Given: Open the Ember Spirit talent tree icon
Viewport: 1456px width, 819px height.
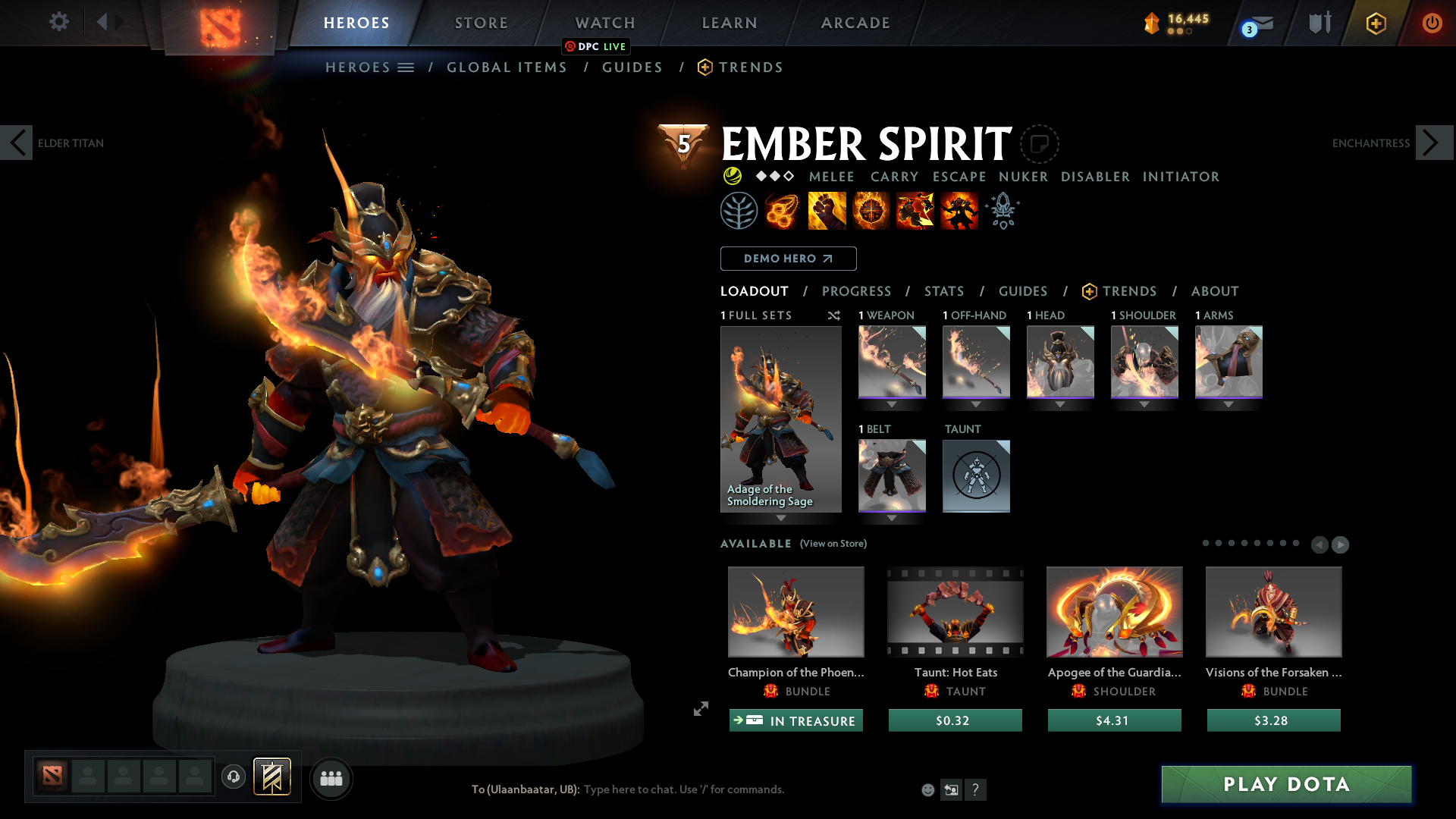Looking at the screenshot, I should tap(739, 210).
